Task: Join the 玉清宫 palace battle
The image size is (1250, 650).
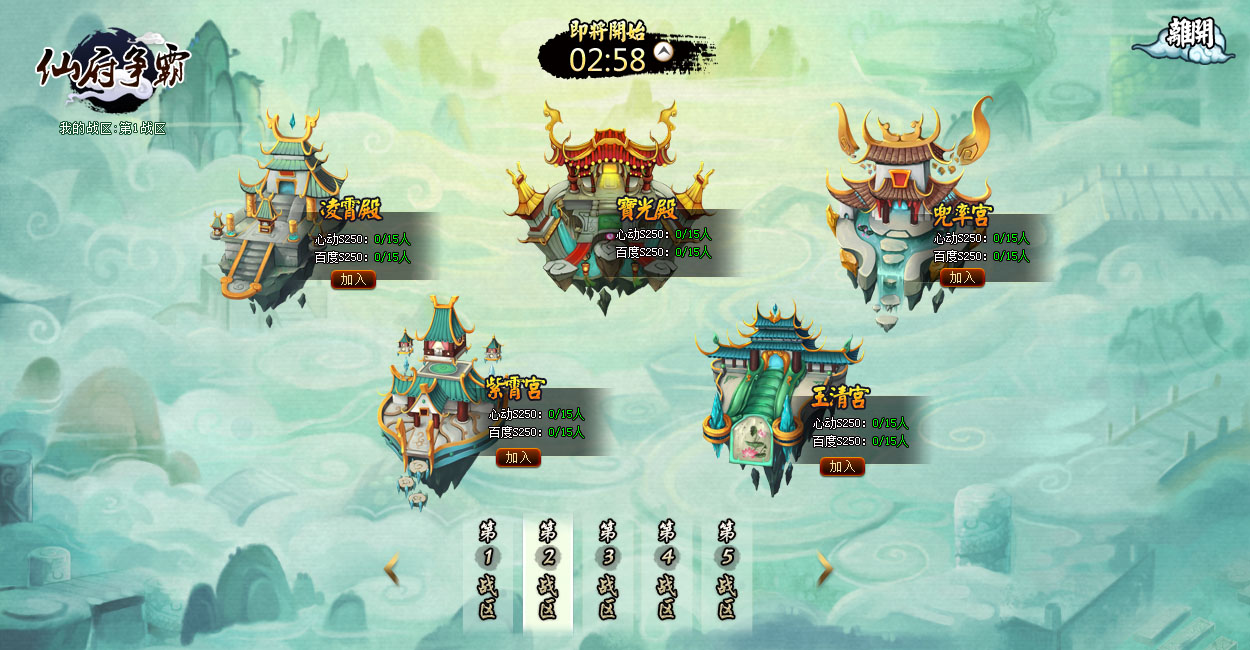Action: tap(842, 467)
